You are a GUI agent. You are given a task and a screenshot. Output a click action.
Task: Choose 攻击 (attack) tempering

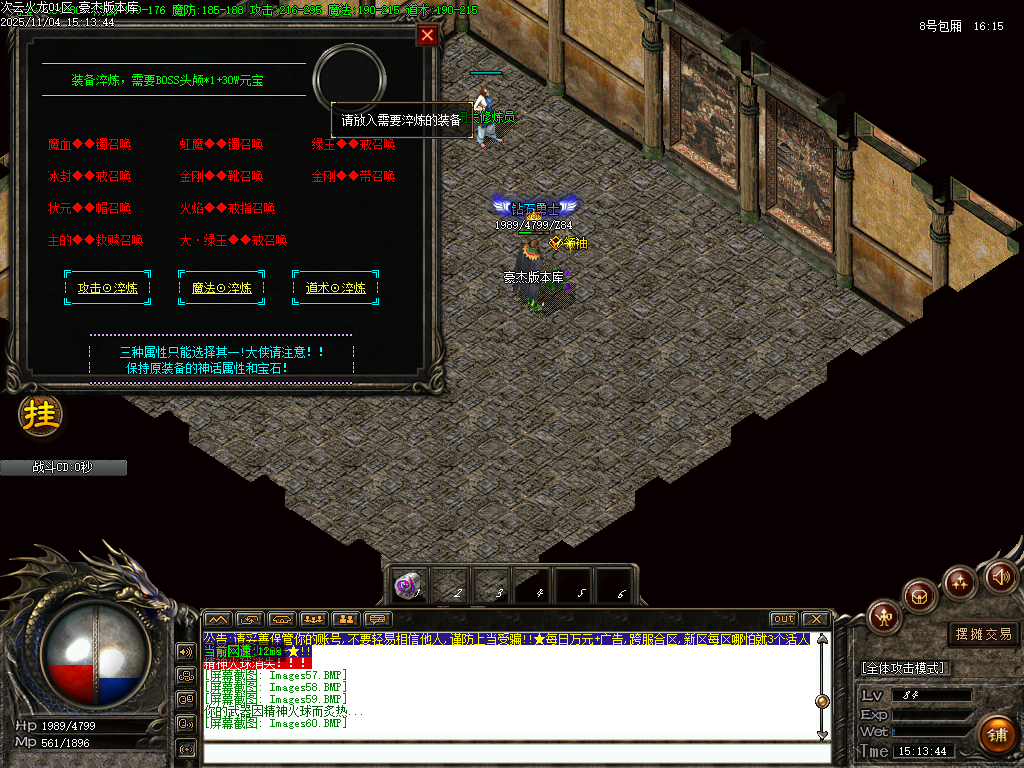[x=108, y=287]
